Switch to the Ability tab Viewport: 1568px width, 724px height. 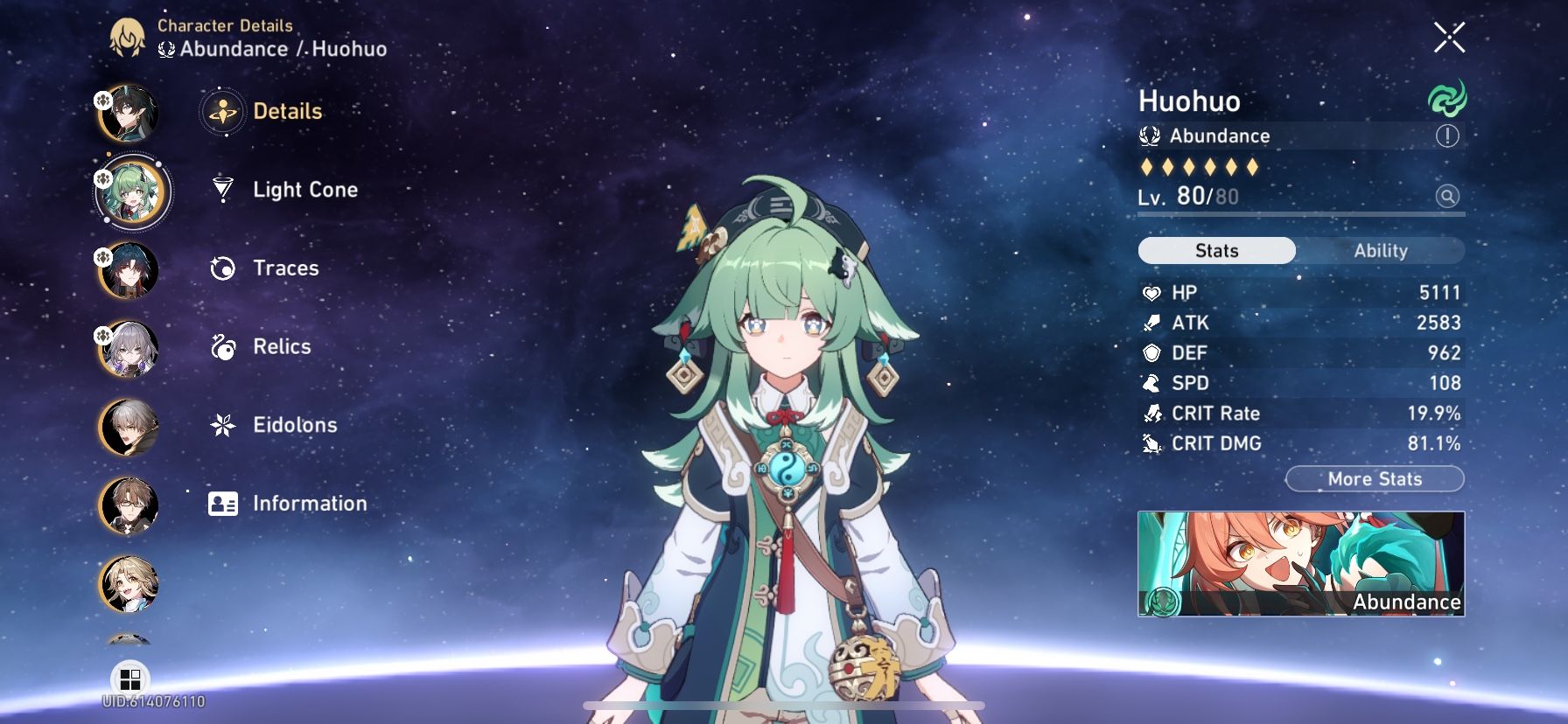1381,251
